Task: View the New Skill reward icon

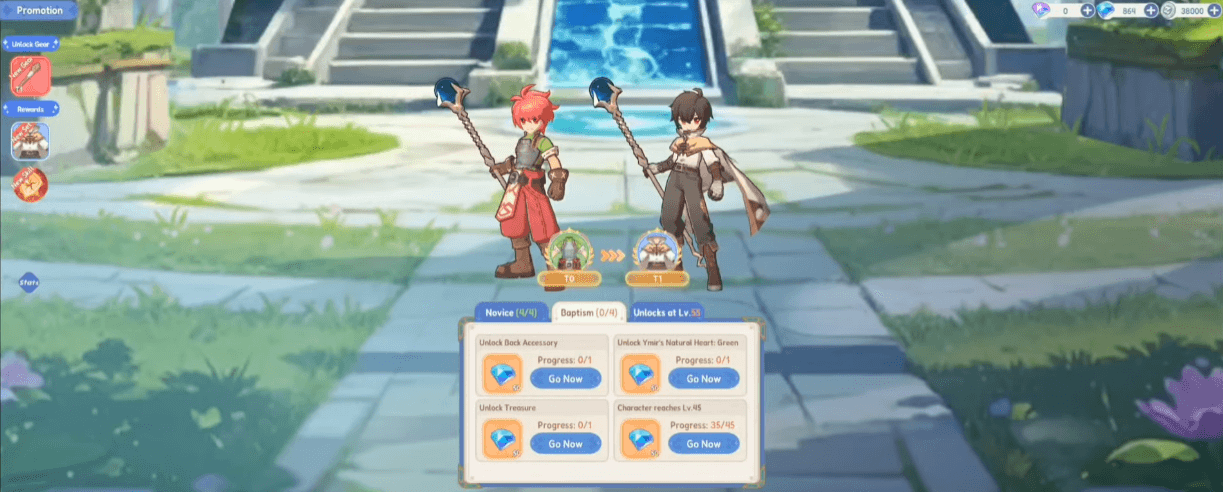Action: tap(29, 185)
